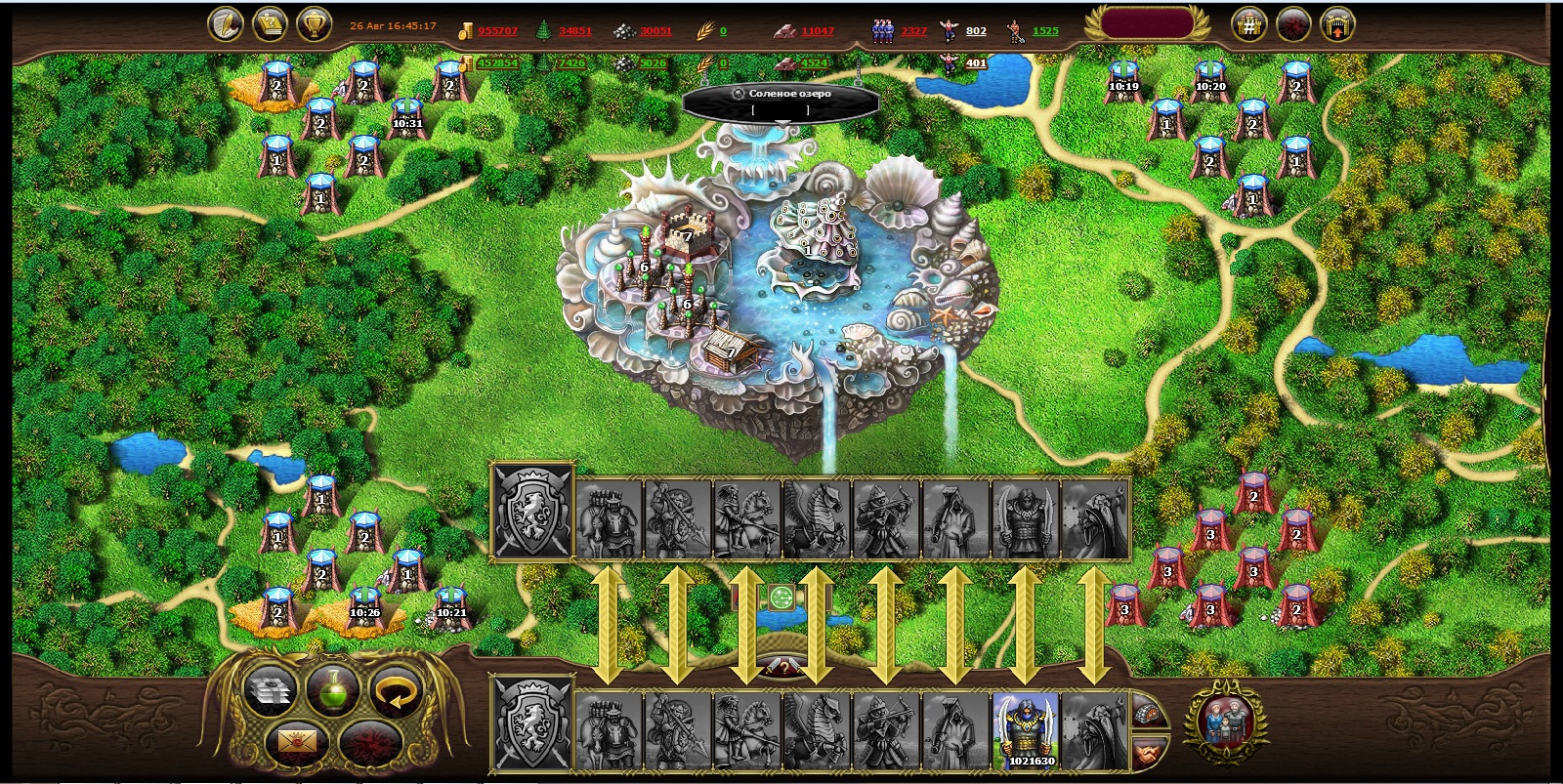The image size is (1563, 784).
Task: Select the grey crossbowman slot in bottom row
Action: [x=886, y=730]
